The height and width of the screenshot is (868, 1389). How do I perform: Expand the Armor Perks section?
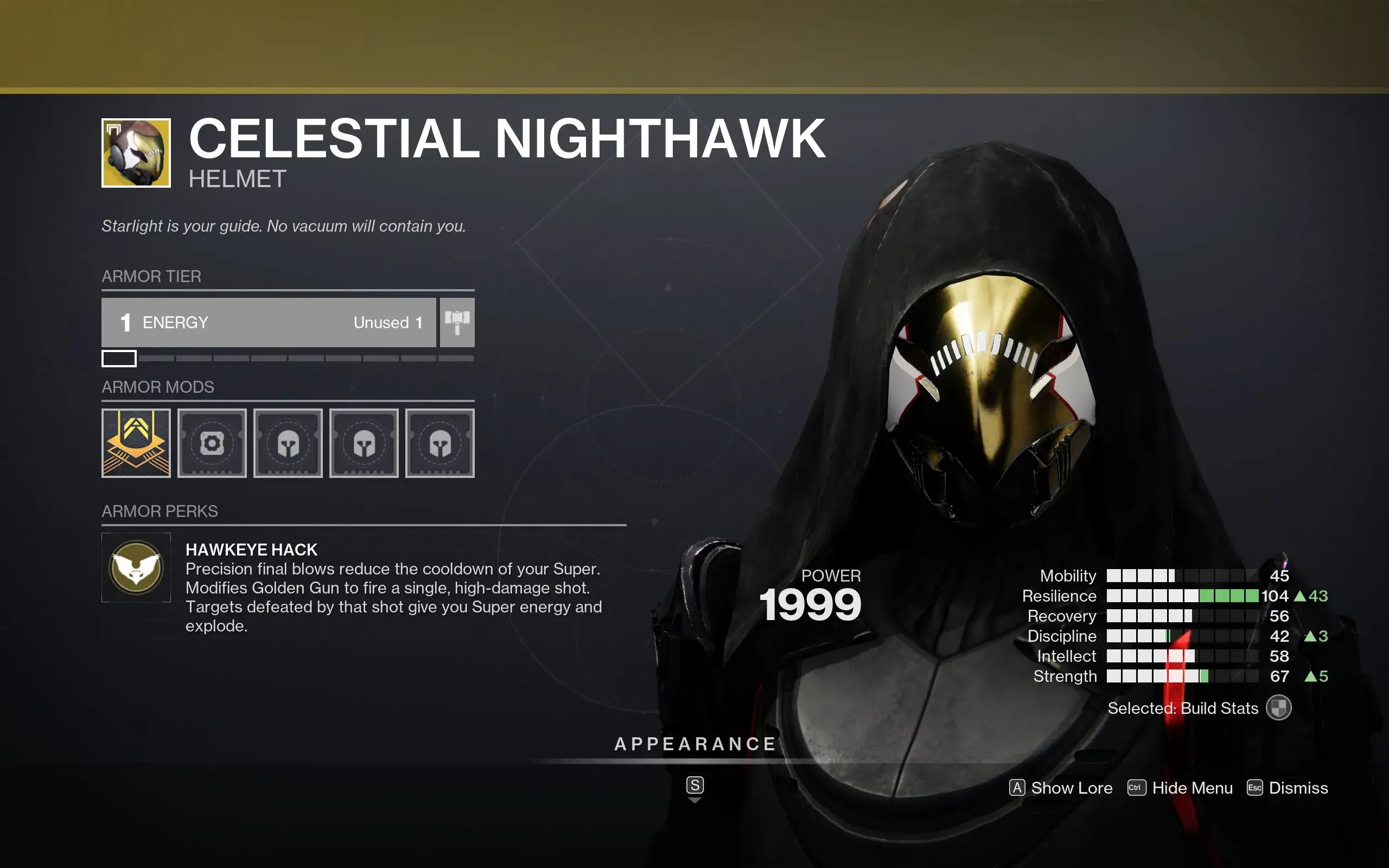pyautogui.click(x=160, y=511)
